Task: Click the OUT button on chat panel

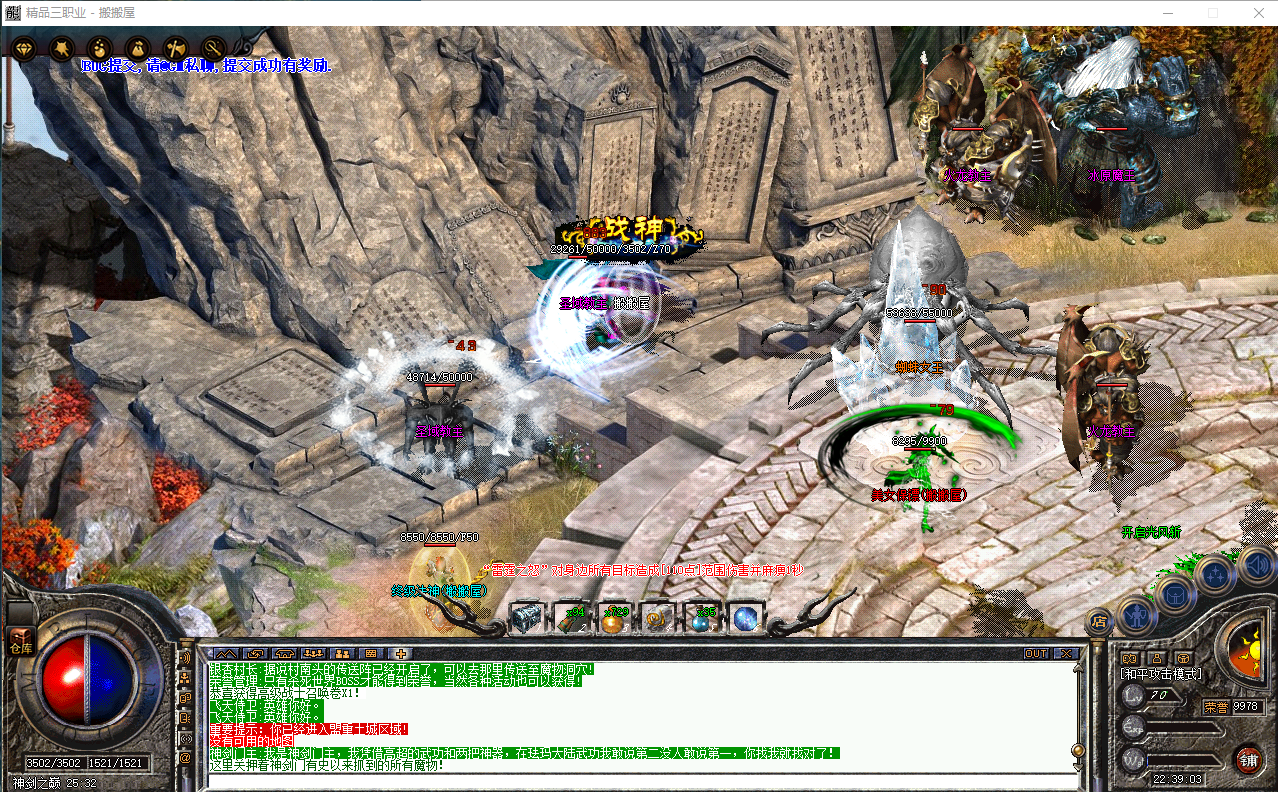Action: pyautogui.click(x=1037, y=653)
